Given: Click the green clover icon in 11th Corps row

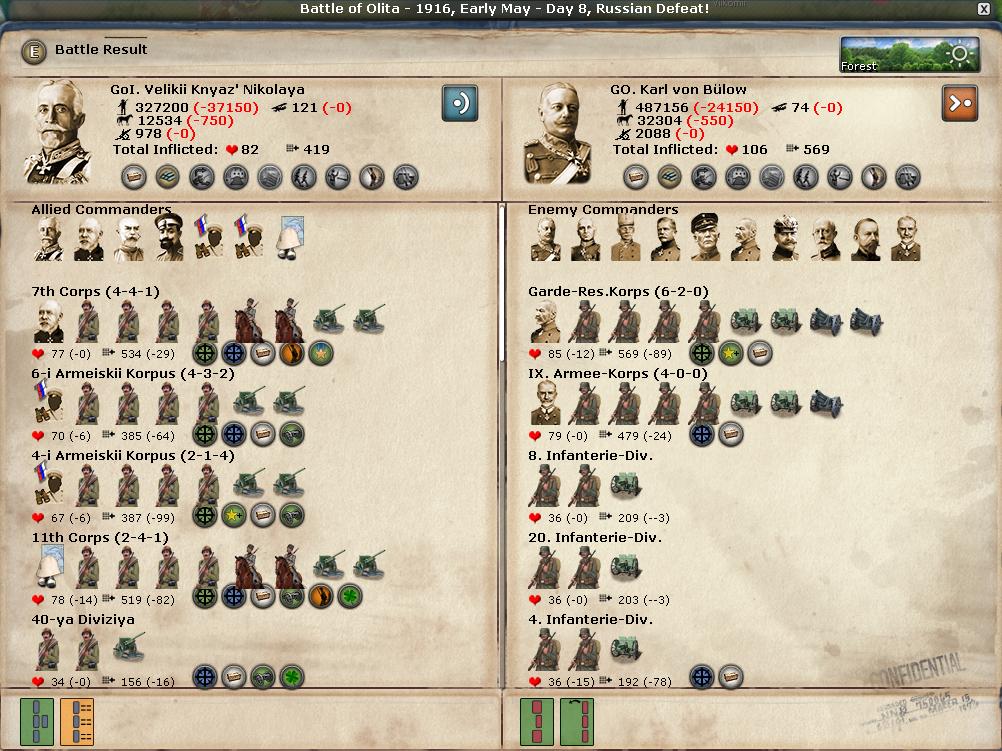Looking at the screenshot, I should pyautogui.click(x=350, y=597).
